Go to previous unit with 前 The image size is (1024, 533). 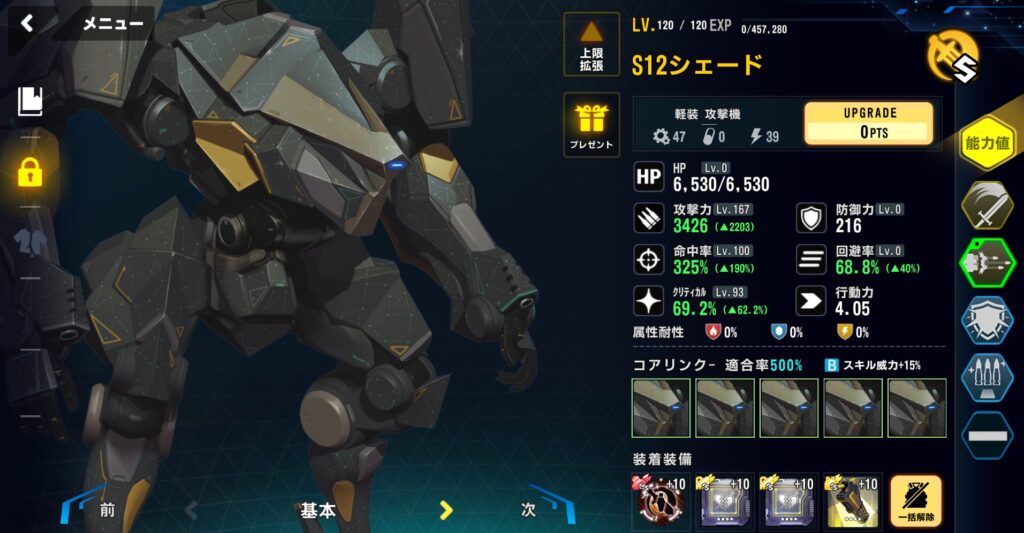107,509
